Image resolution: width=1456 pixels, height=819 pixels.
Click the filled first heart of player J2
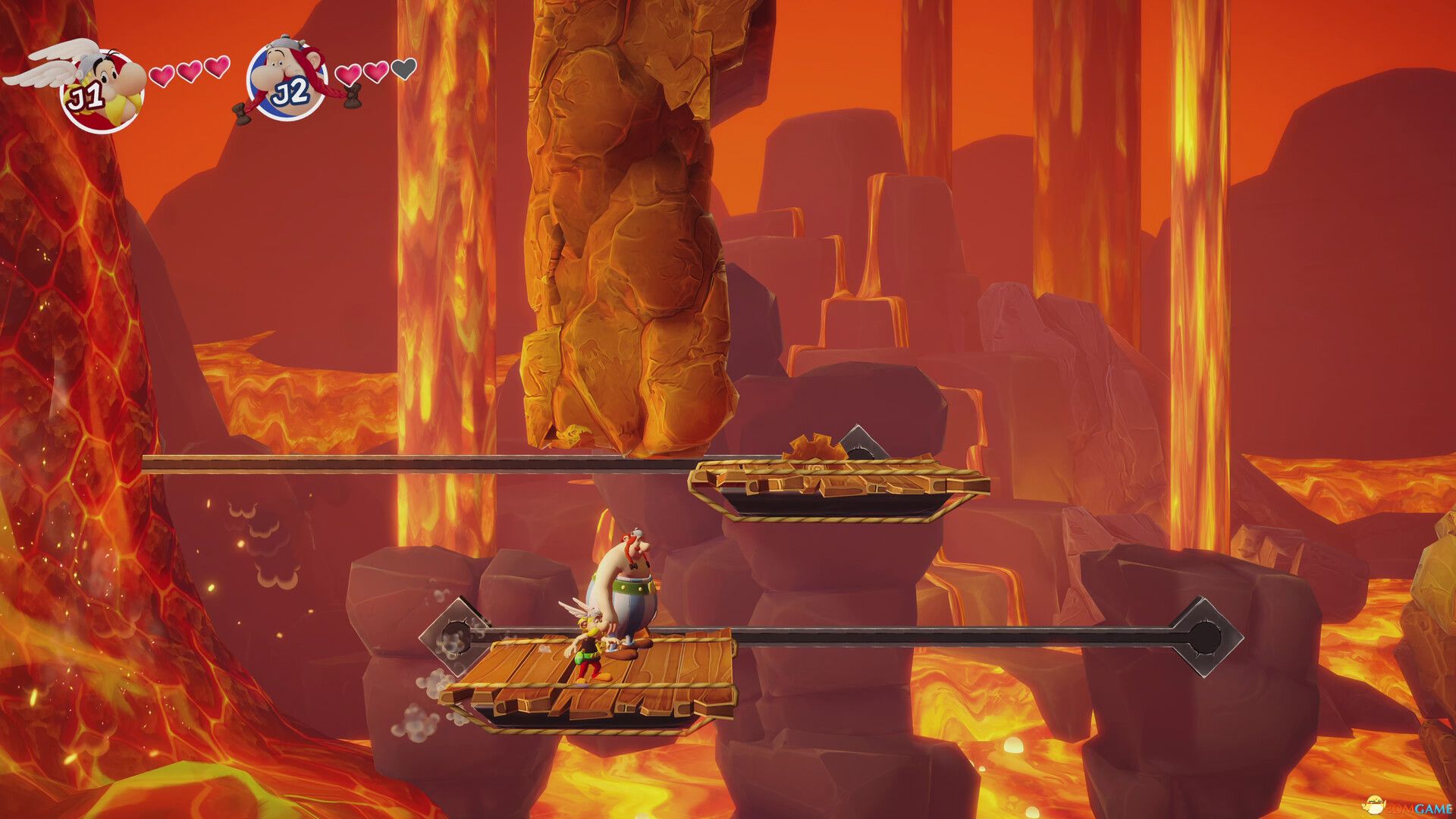click(x=350, y=74)
